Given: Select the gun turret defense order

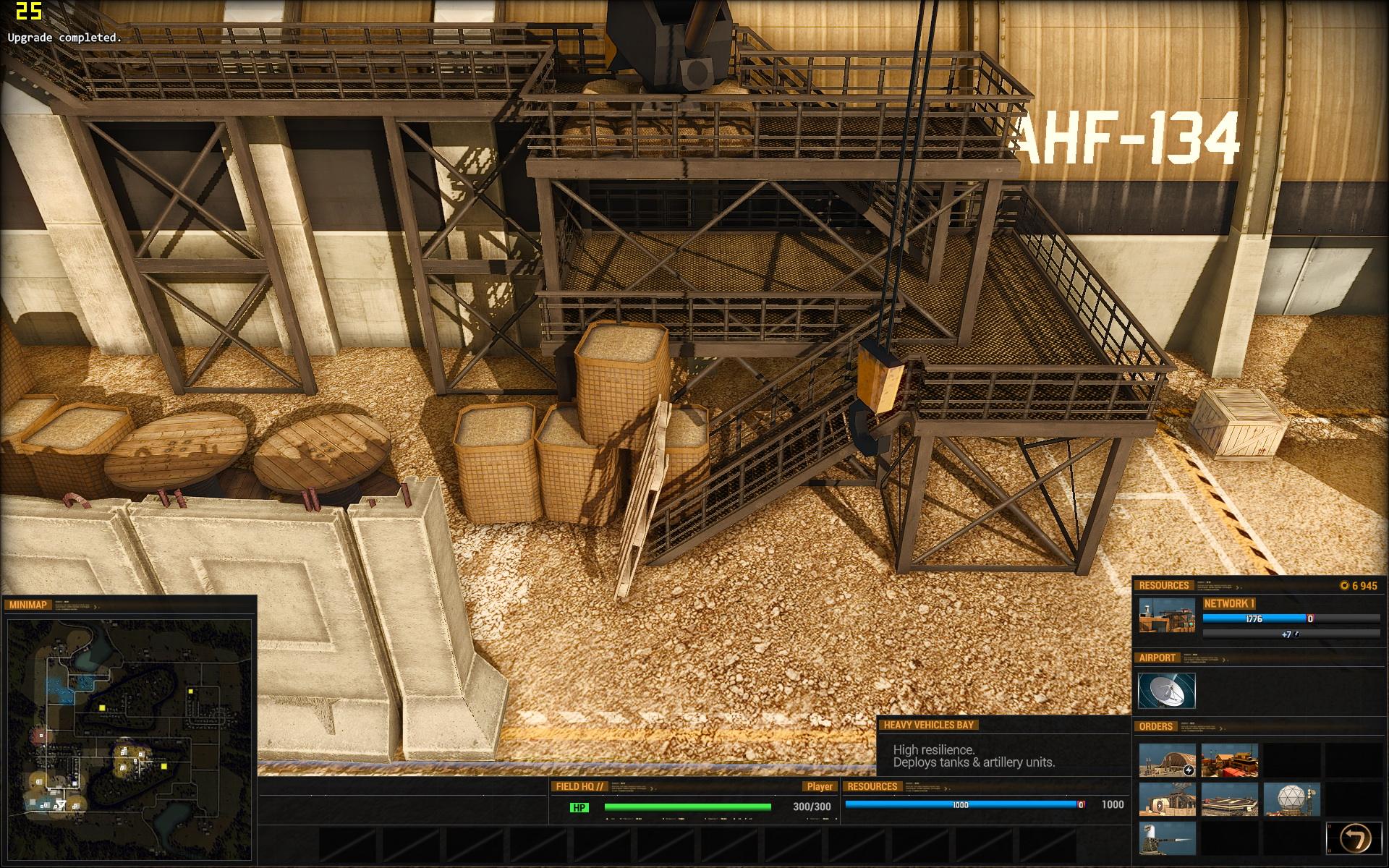Looking at the screenshot, I should click(x=1167, y=839).
